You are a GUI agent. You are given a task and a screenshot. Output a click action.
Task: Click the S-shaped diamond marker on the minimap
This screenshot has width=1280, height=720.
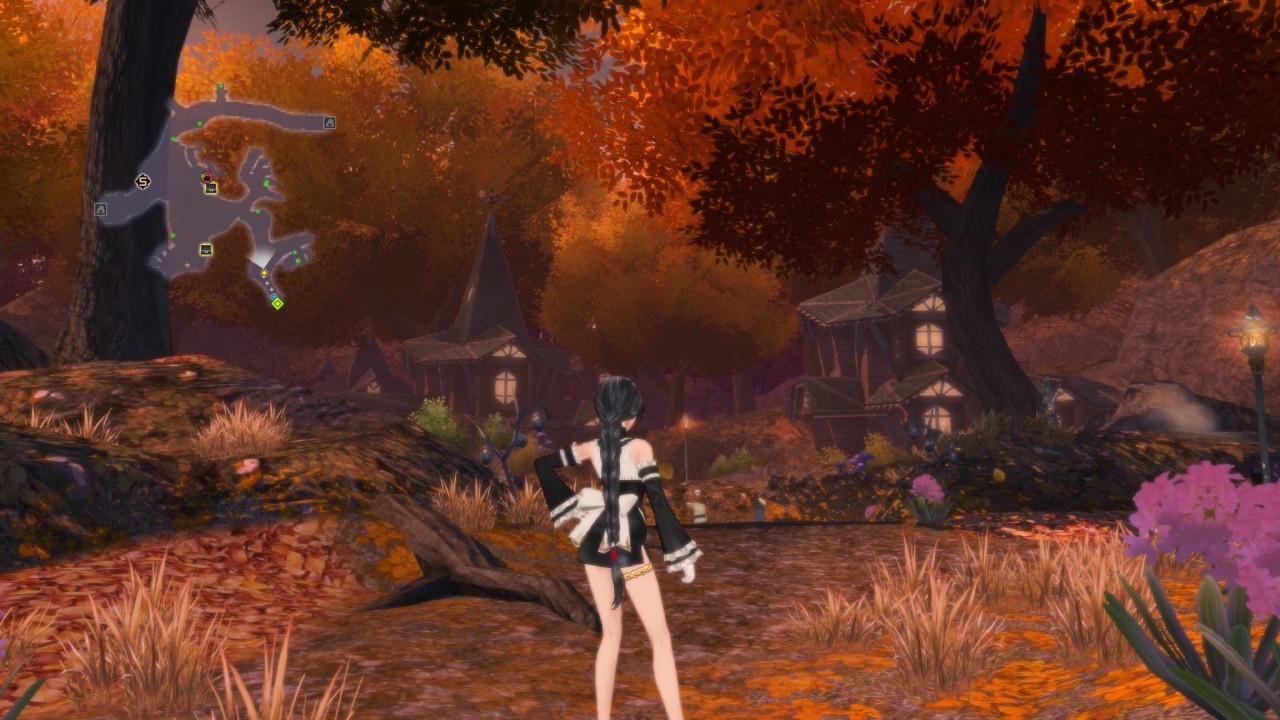[x=143, y=181]
